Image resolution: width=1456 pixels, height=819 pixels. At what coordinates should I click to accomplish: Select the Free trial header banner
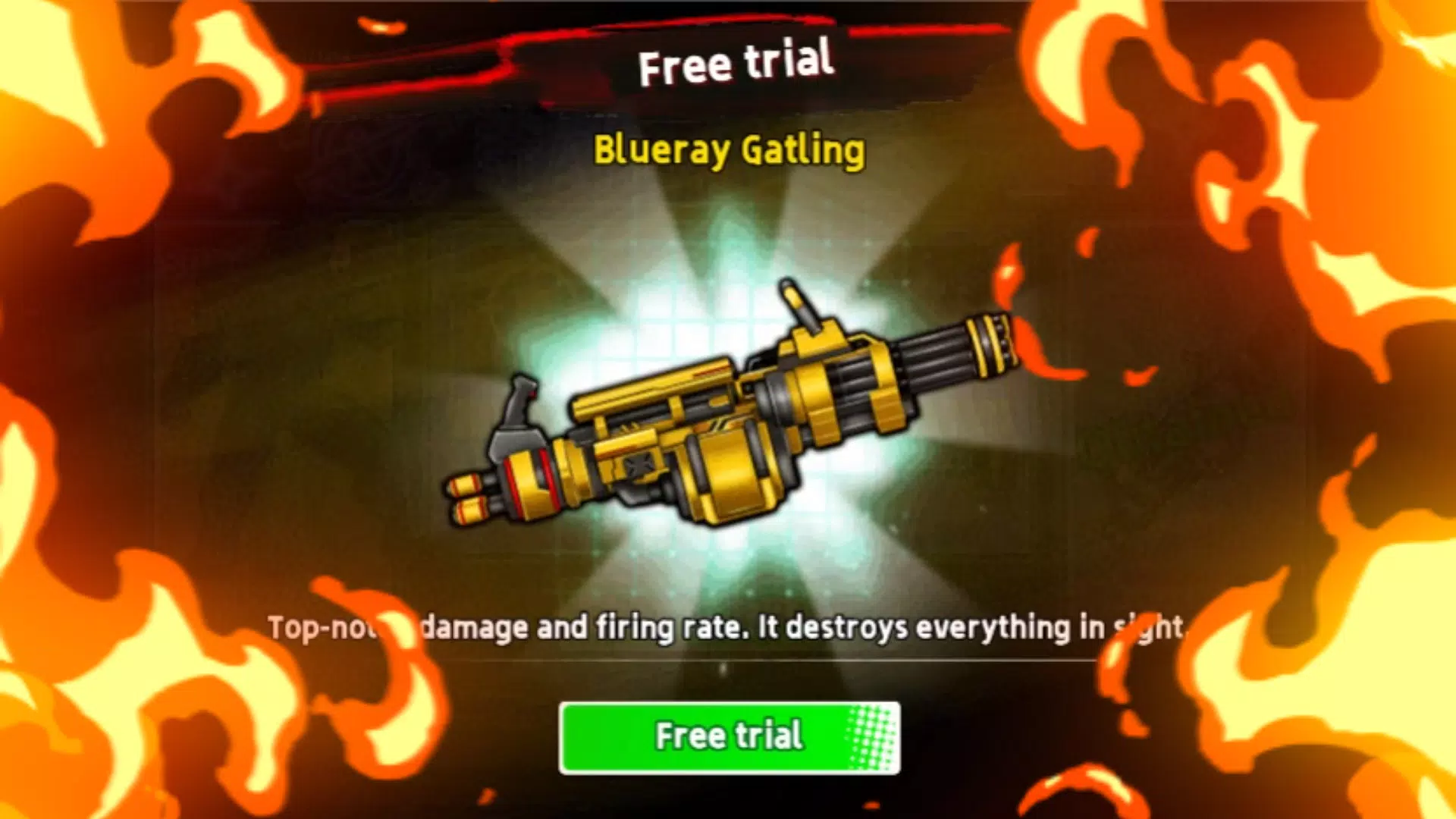(x=734, y=64)
